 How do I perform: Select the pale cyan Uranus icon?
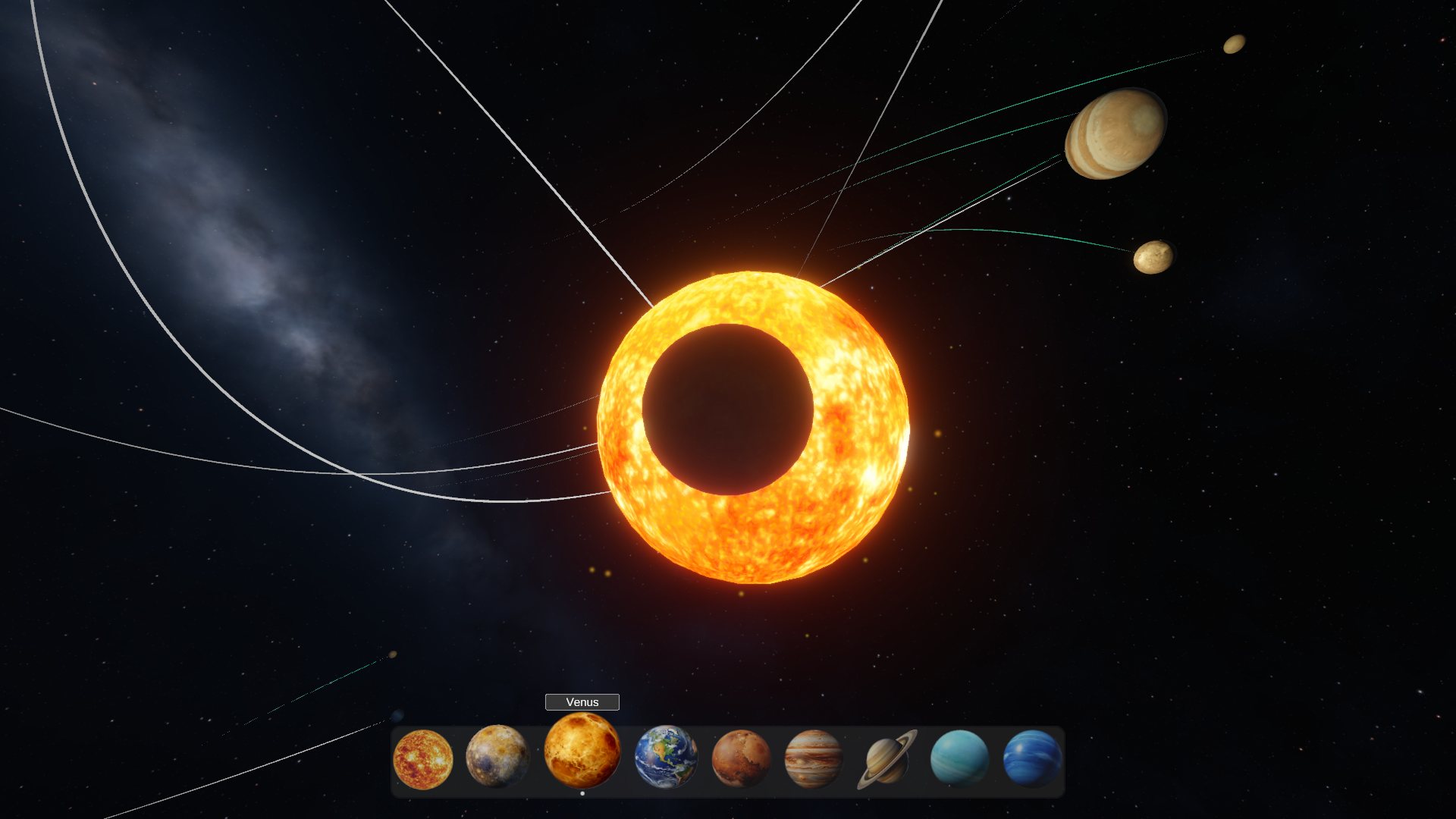[959, 758]
